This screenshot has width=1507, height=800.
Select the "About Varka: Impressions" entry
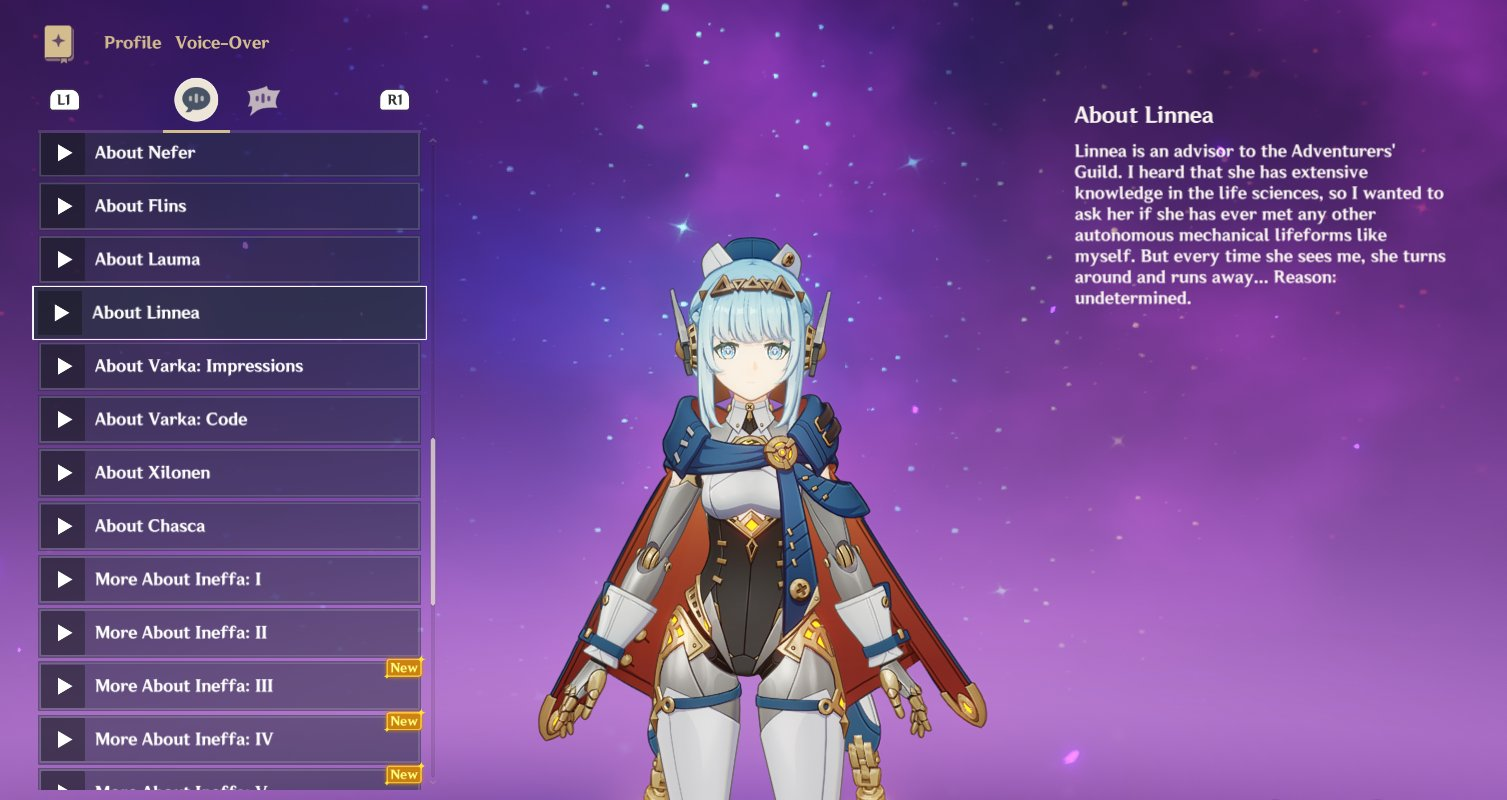pos(230,366)
